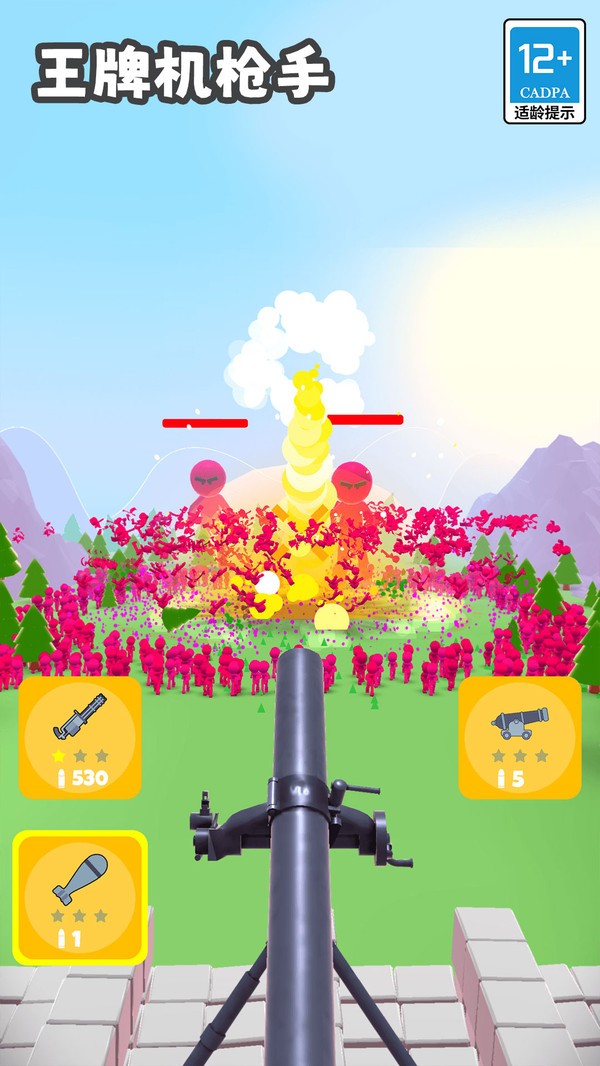
Task: Switch to the cannon weapon
Action: coord(519,737)
